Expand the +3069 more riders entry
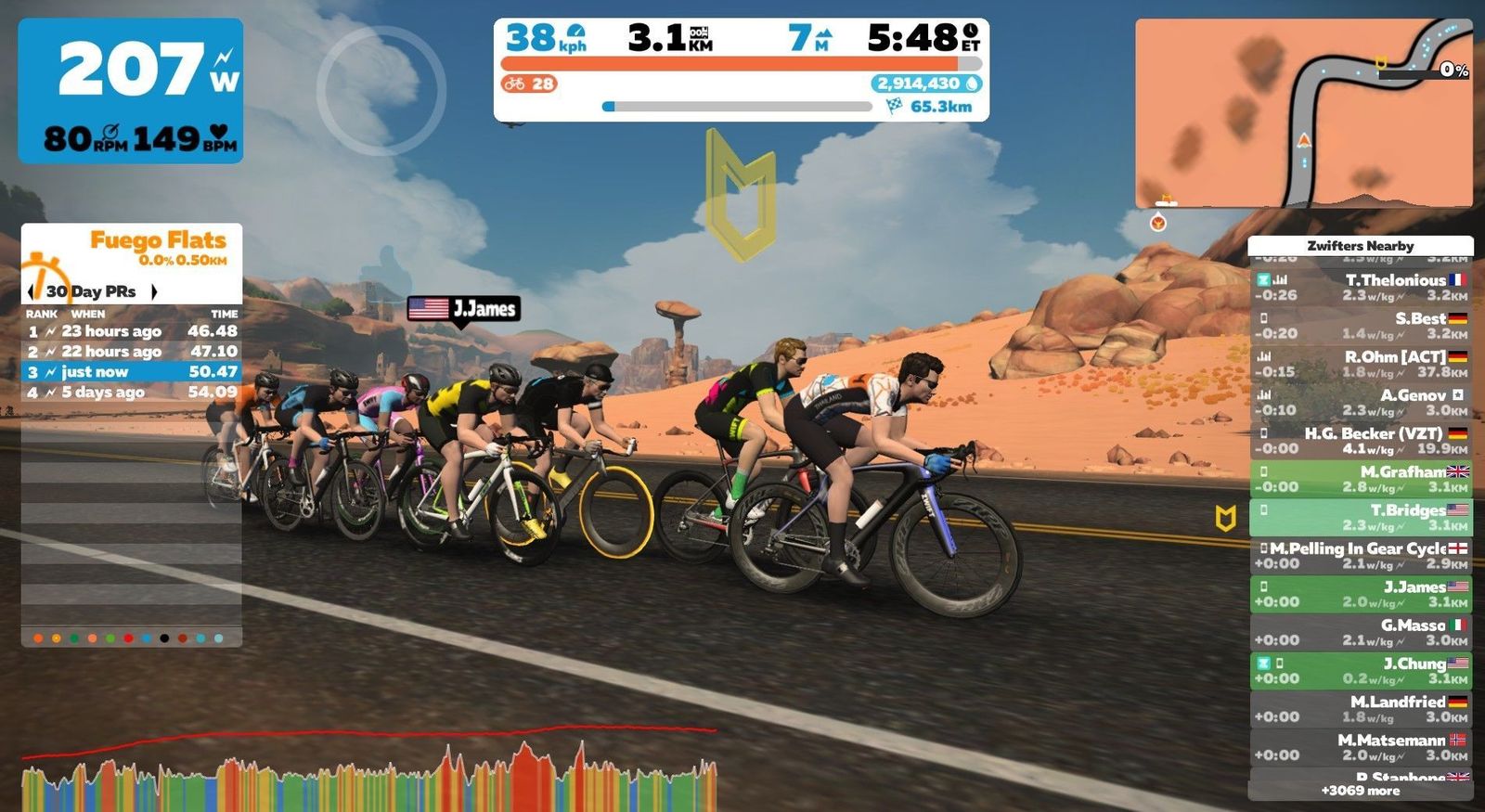This screenshot has width=1485, height=812. click(x=1361, y=791)
